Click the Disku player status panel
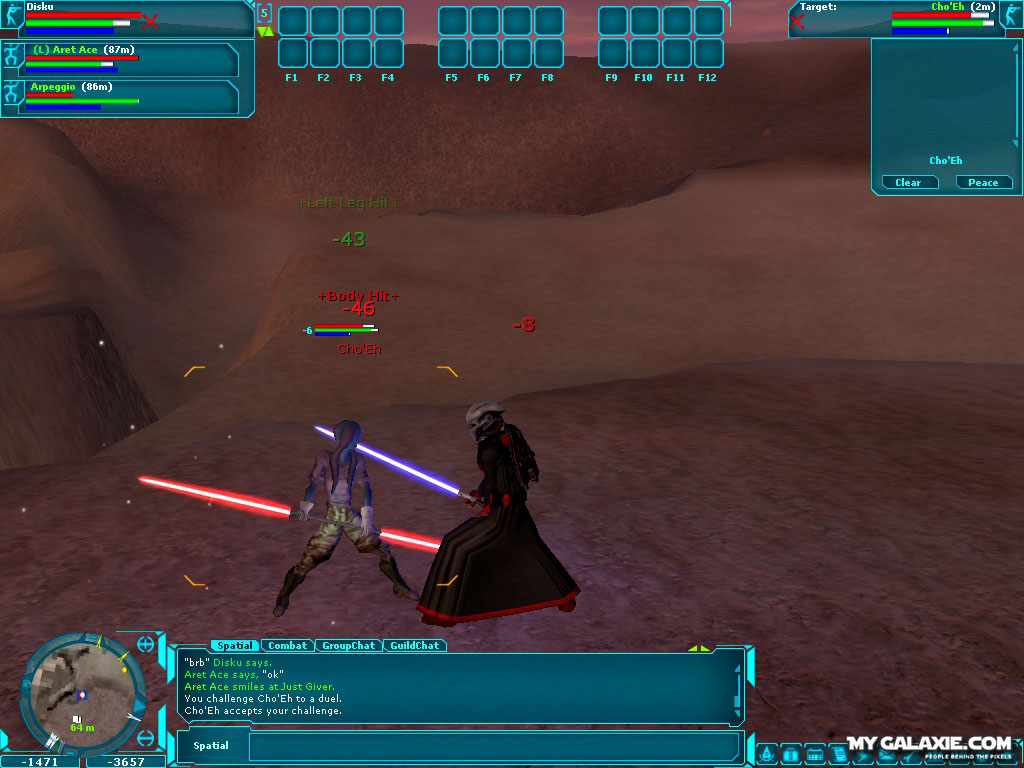Image resolution: width=1024 pixels, height=768 pixels. coord(125,18)
